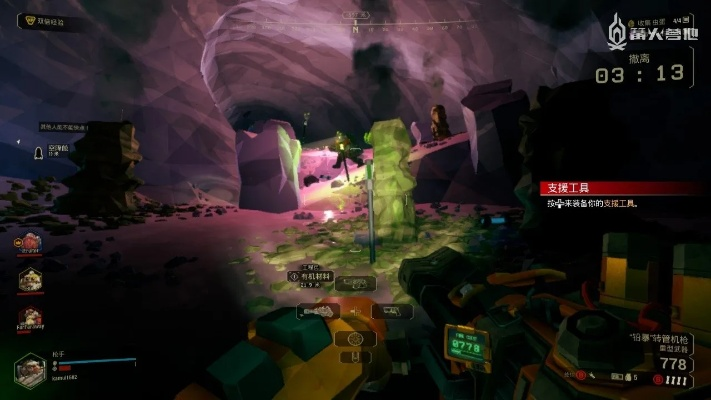Open the support tool hint banner
Viewport: 711px width, 400px height.
point(615,188)
